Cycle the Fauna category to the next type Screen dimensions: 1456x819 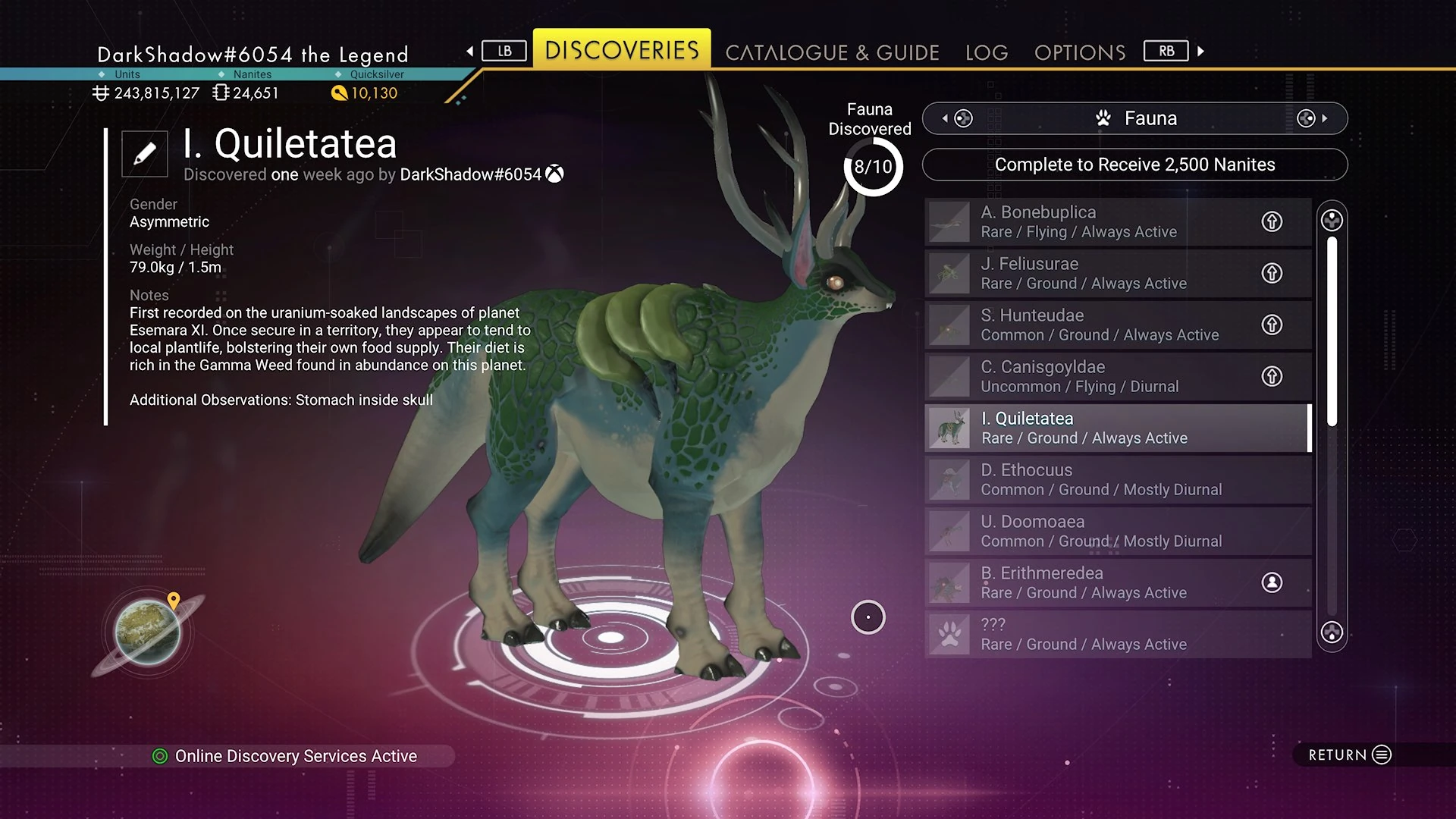(x=1311, y=118)
